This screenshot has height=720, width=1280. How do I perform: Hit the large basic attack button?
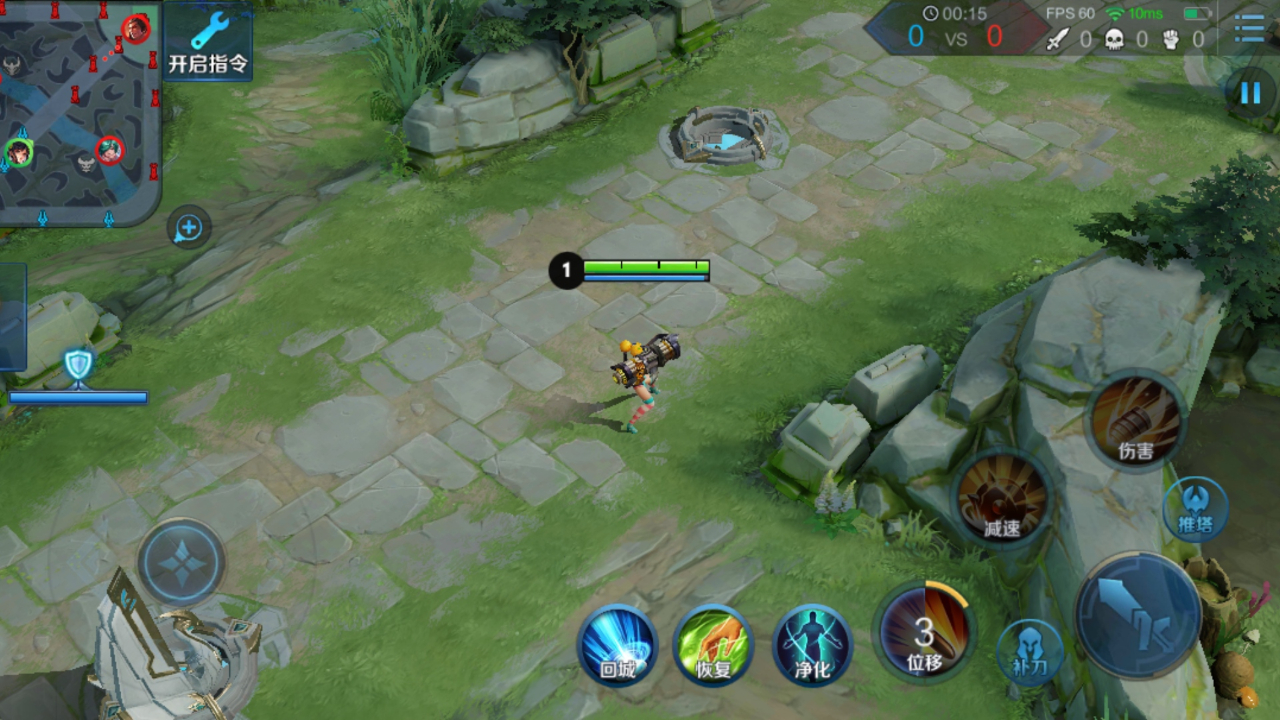(x=1138, y=615)
